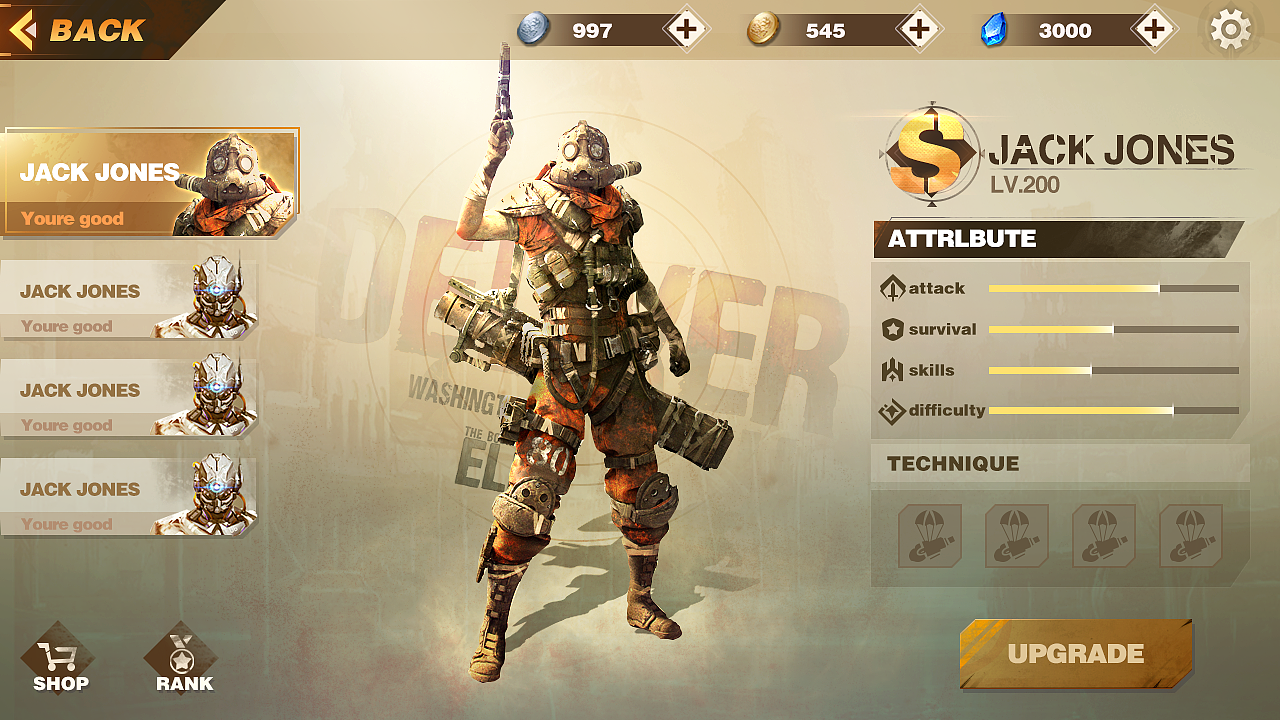Select the highlighted gas-mask Jack Jones card

[150, 183]
